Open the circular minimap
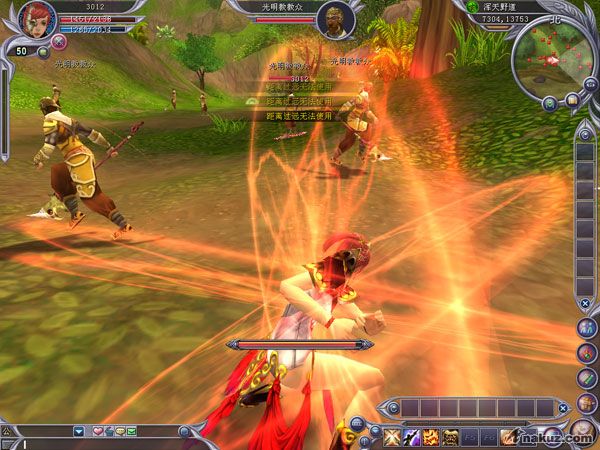The height and width of the screenshot is (450, 600). [x=552, y=58]
